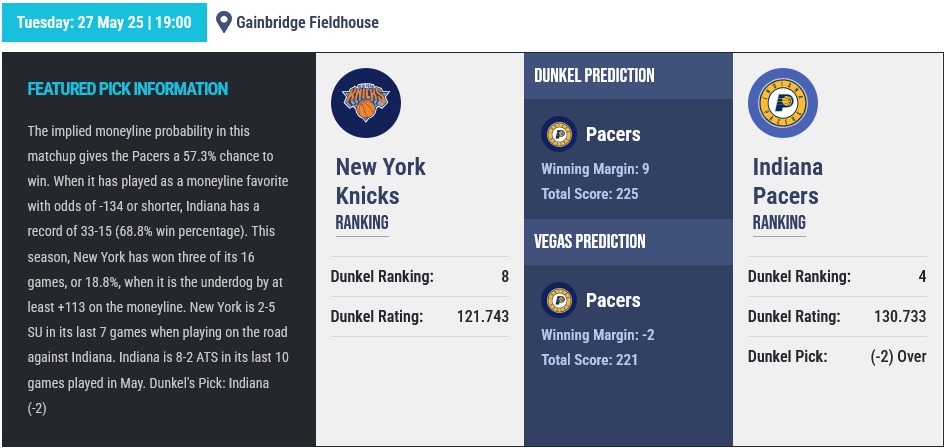Select the Gainbridge Fieldhouse venue link
Viewport: 945px width, 448px height.
(x=307, y=22)
